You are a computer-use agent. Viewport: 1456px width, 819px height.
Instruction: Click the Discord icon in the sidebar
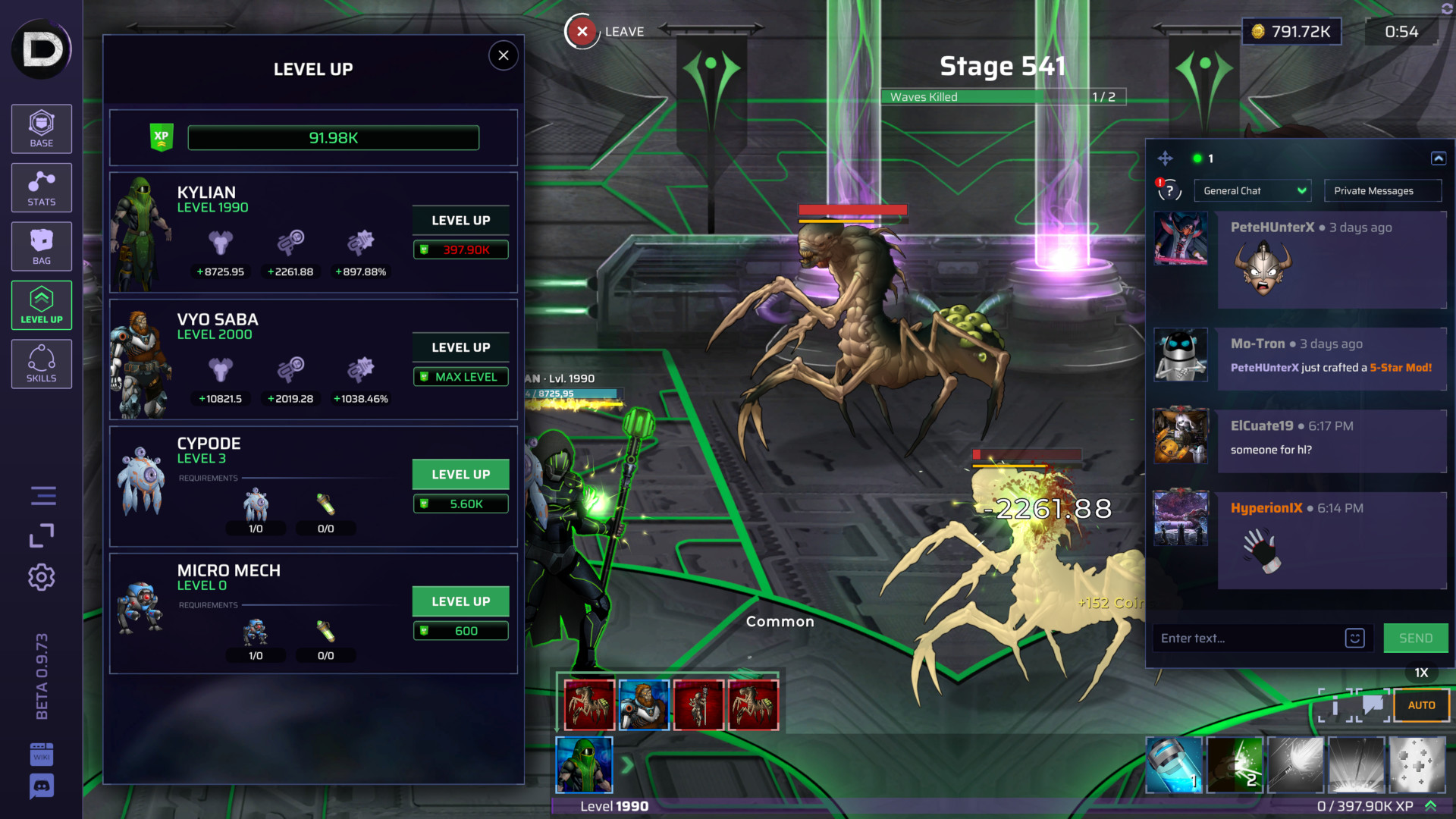41,787
